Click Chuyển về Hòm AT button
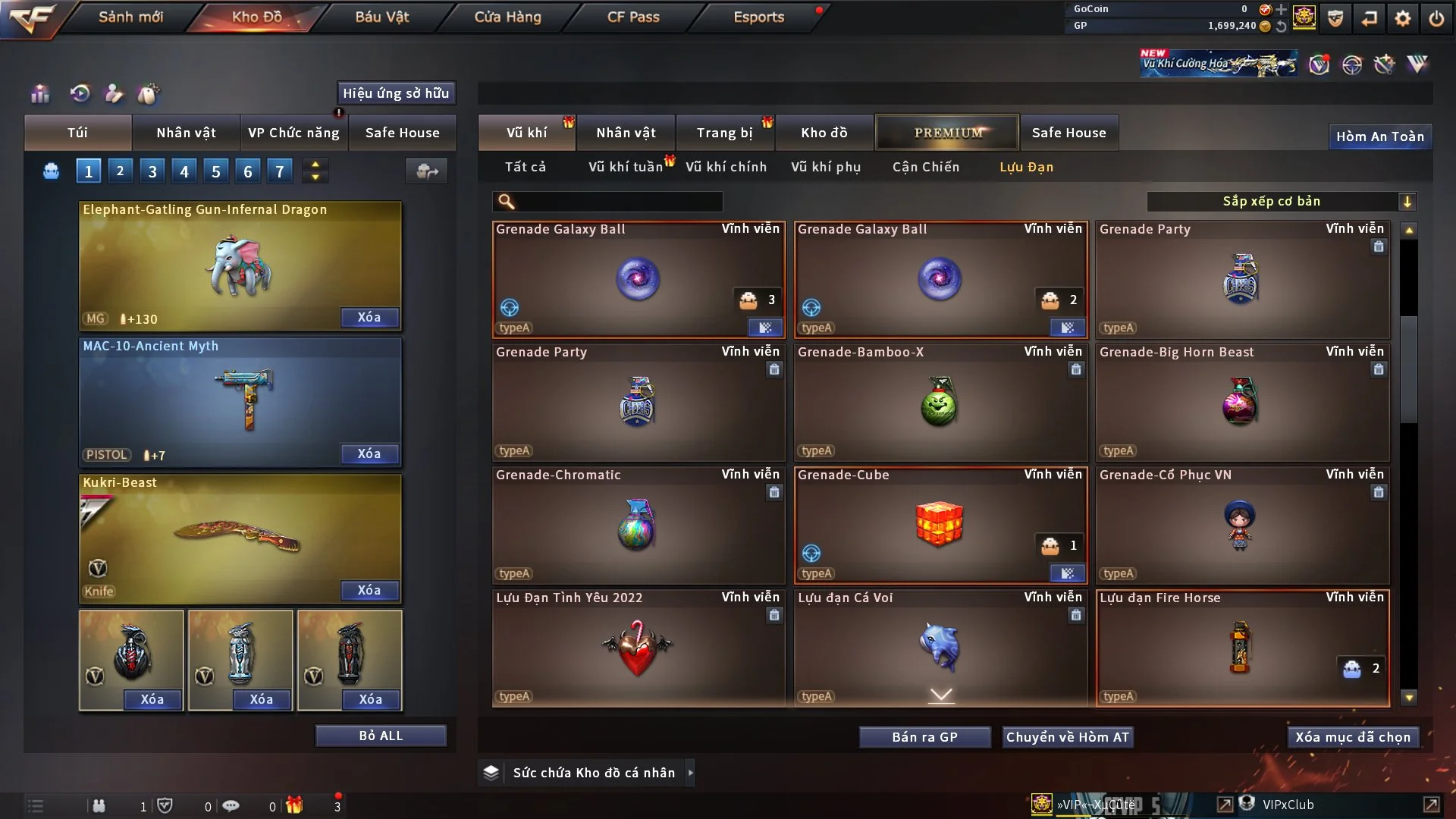Viewport: 1456px width, 819px height. (1068, 737)
